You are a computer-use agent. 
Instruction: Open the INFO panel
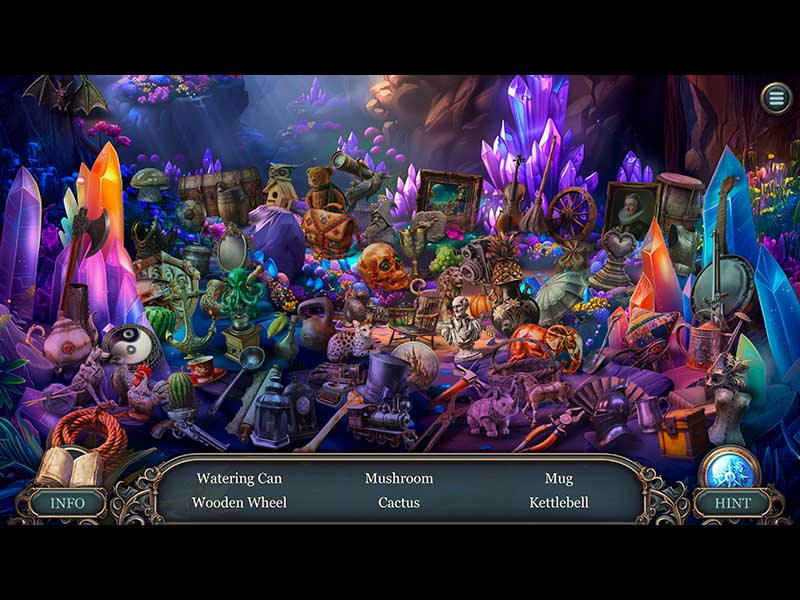pyautogui.click(x=67, y=503)
